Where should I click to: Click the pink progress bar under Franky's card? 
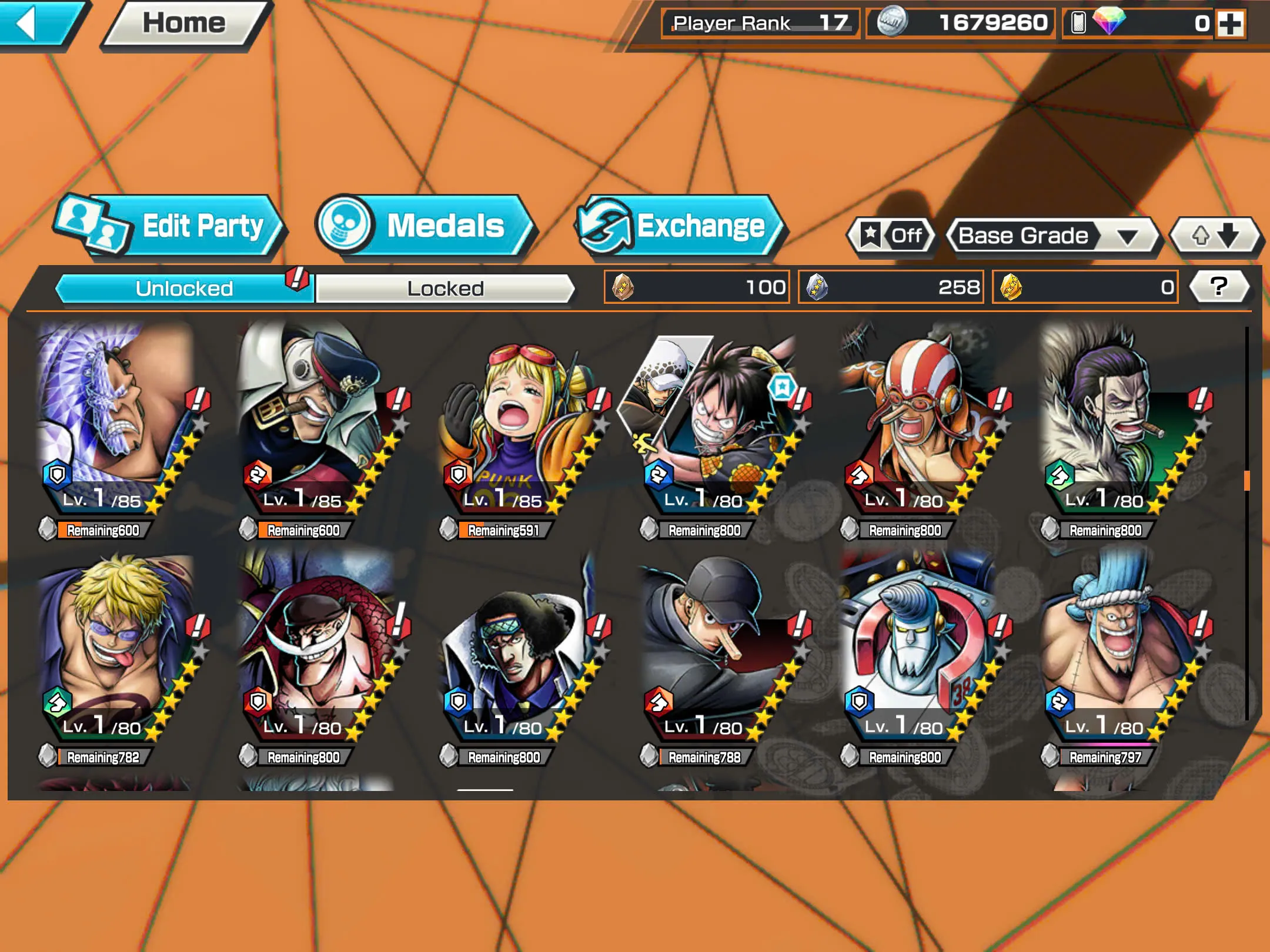pyautogui.click(x=1105, y=745)
